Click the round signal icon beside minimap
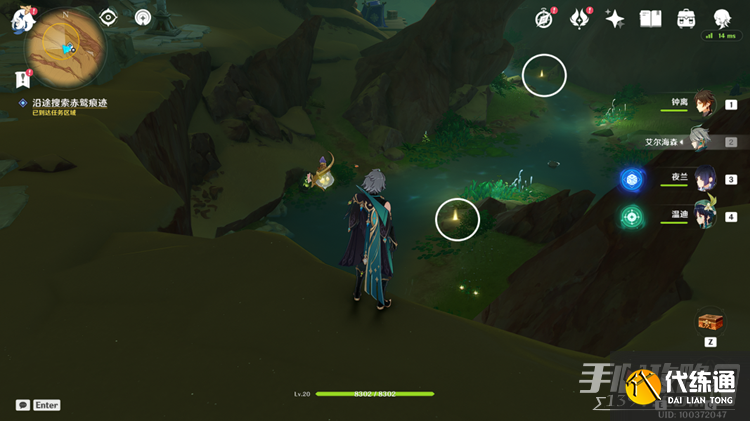750x421 pixels. (x=143, y=18)
